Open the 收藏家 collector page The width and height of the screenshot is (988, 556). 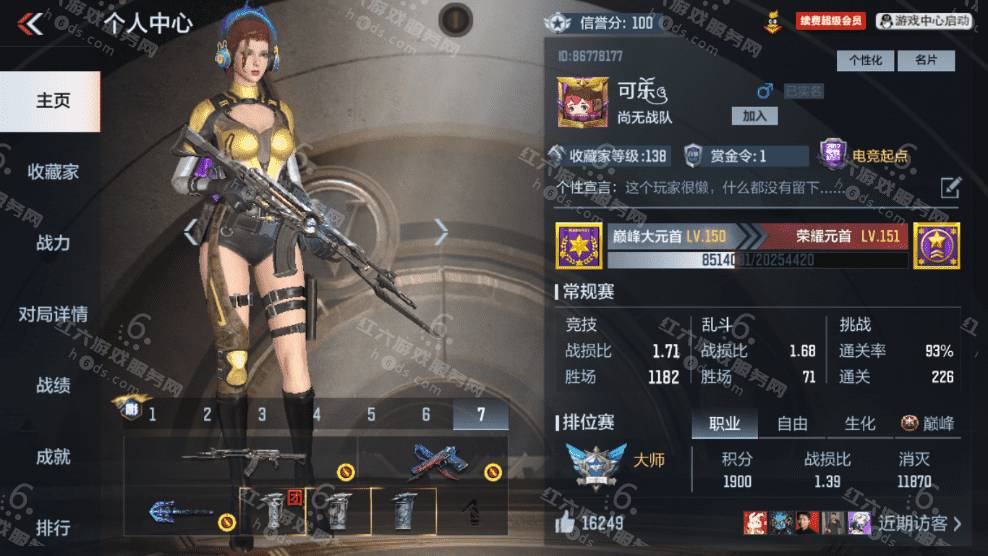[x=52, y=172]
